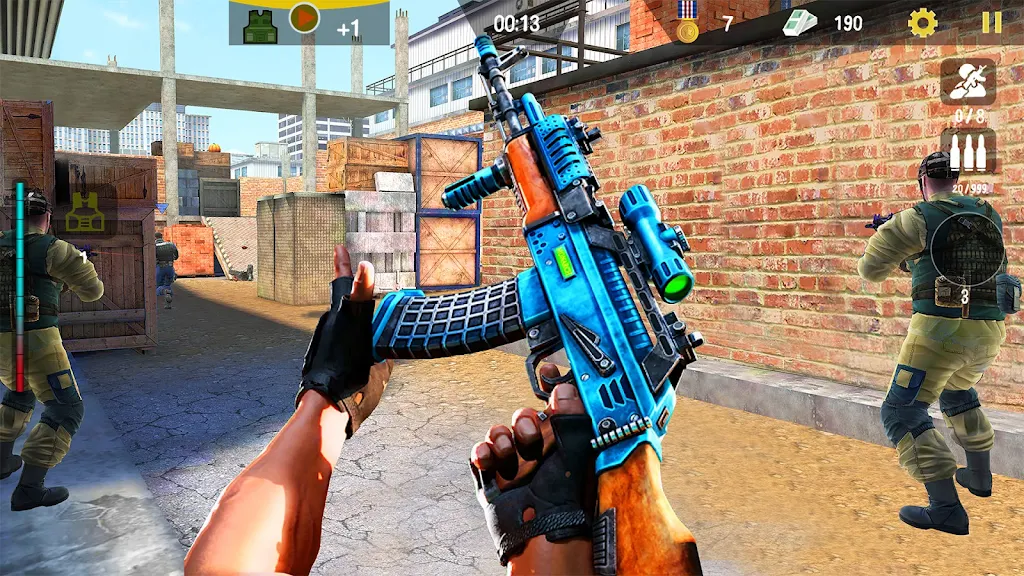This screenshot has height=576, width=1024.
Task: Reload using the three bullets icon
Action: (x=967, y=154)
